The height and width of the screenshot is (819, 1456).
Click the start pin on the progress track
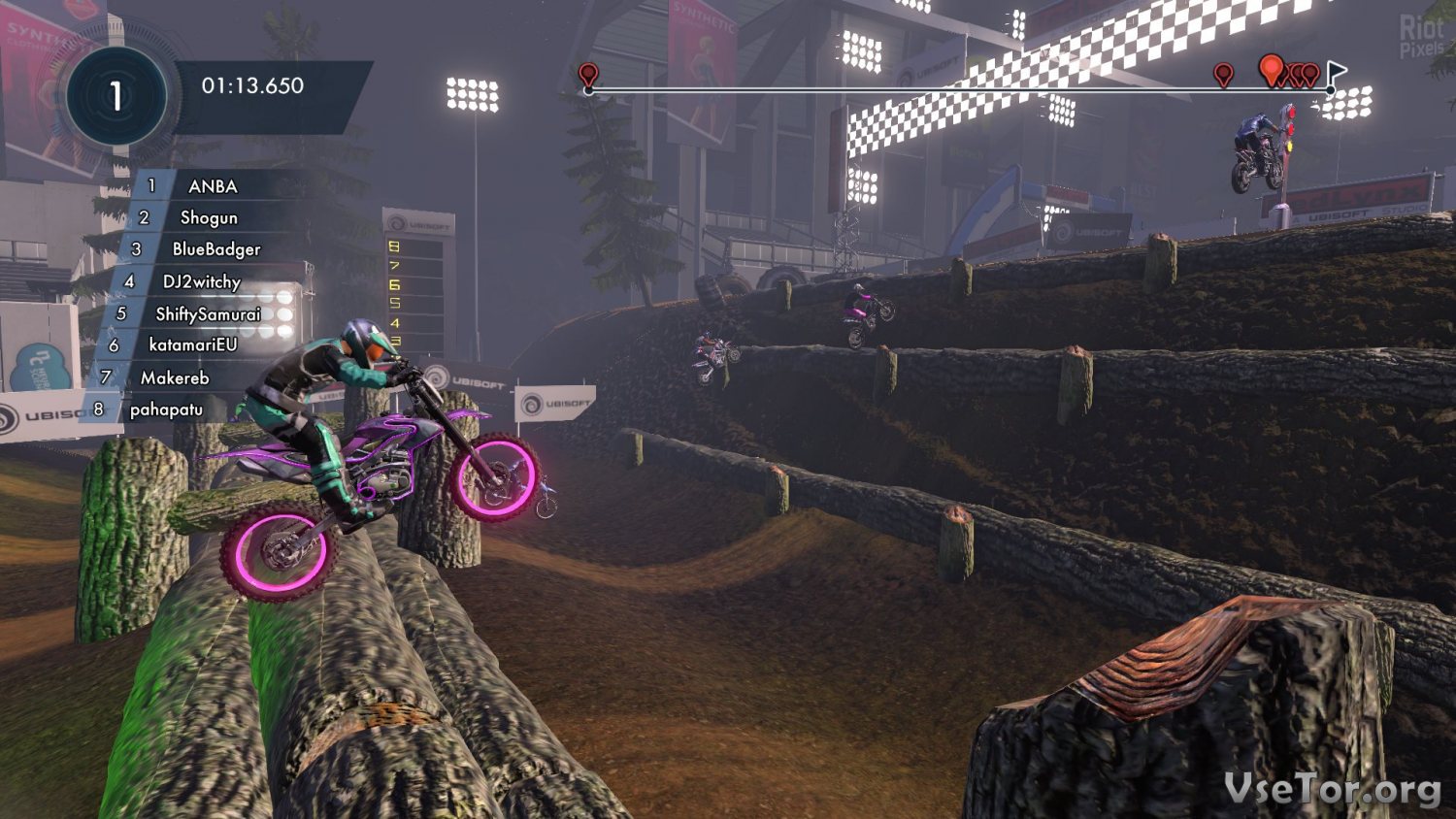(587, 75)
